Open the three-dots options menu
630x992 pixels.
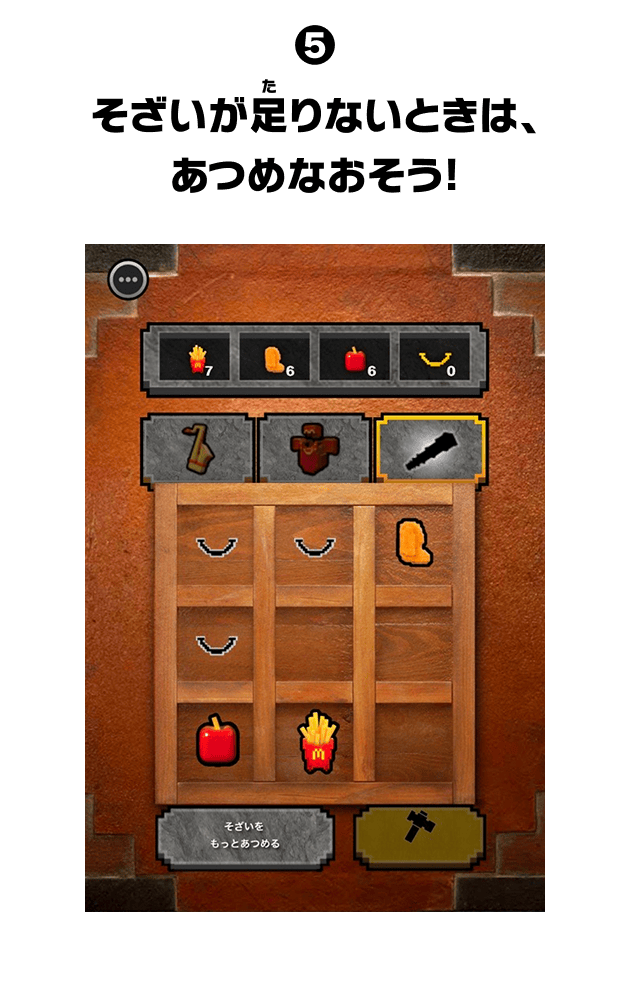click(128, 280)
